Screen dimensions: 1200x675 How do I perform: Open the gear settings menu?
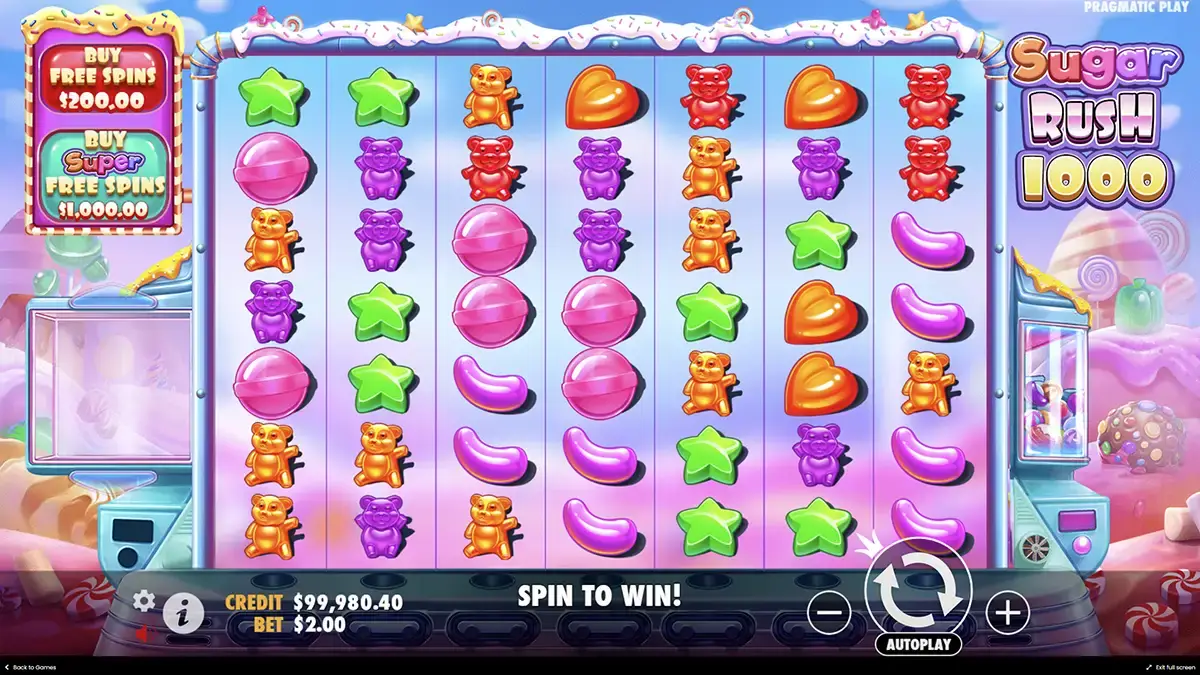[x=145, y=600]
